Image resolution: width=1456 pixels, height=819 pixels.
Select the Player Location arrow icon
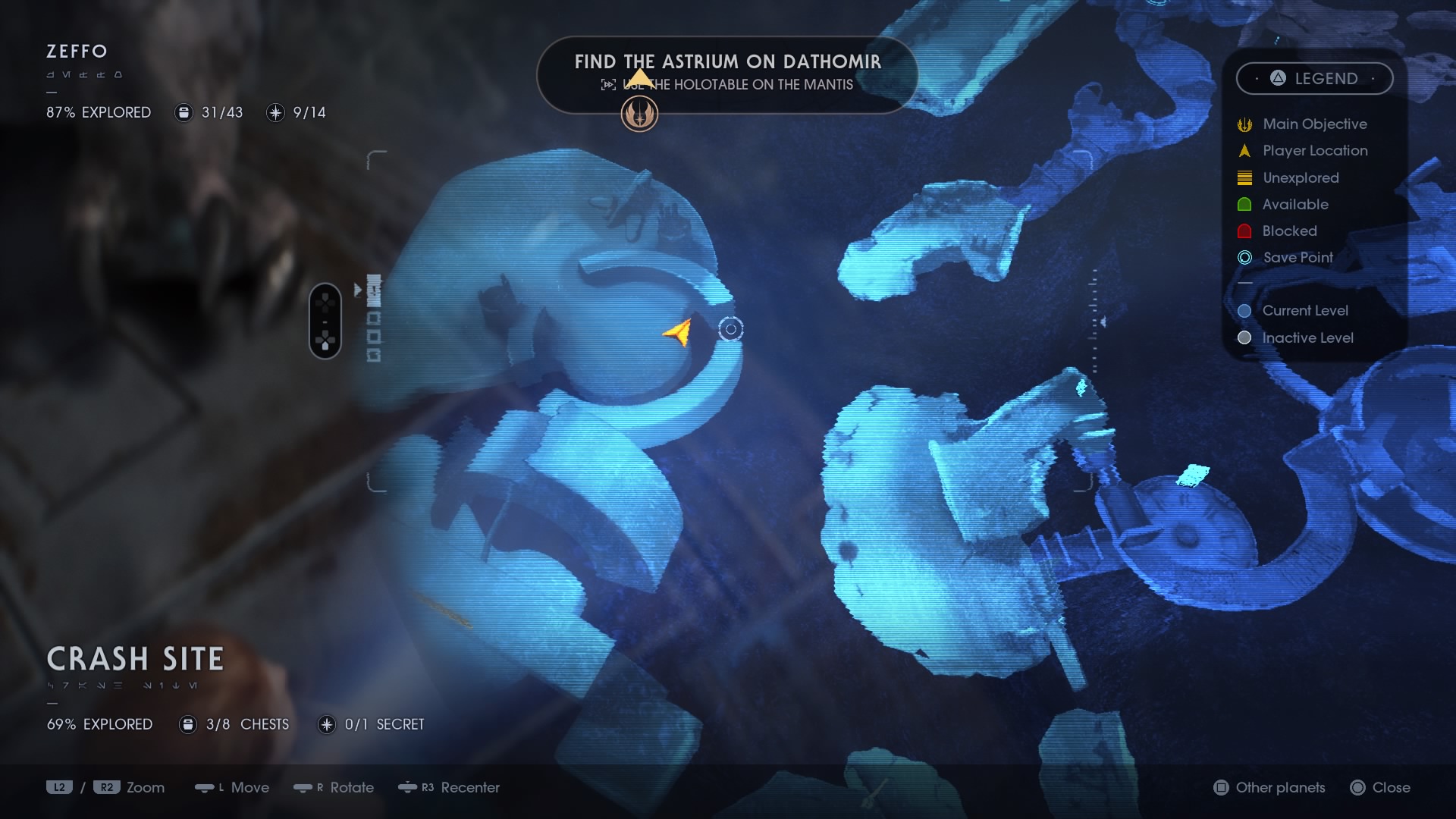click(x=1244, y=151)
